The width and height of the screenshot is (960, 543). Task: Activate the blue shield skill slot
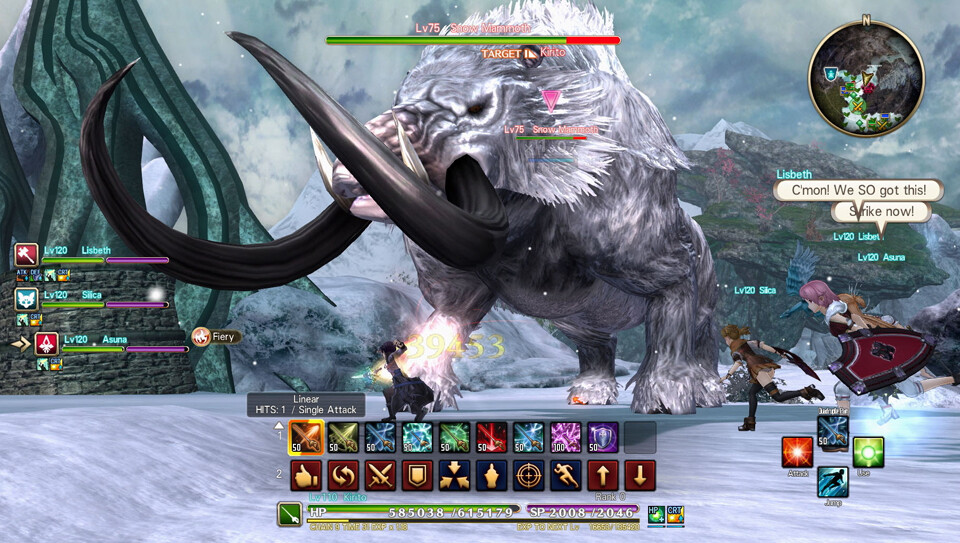602,438
